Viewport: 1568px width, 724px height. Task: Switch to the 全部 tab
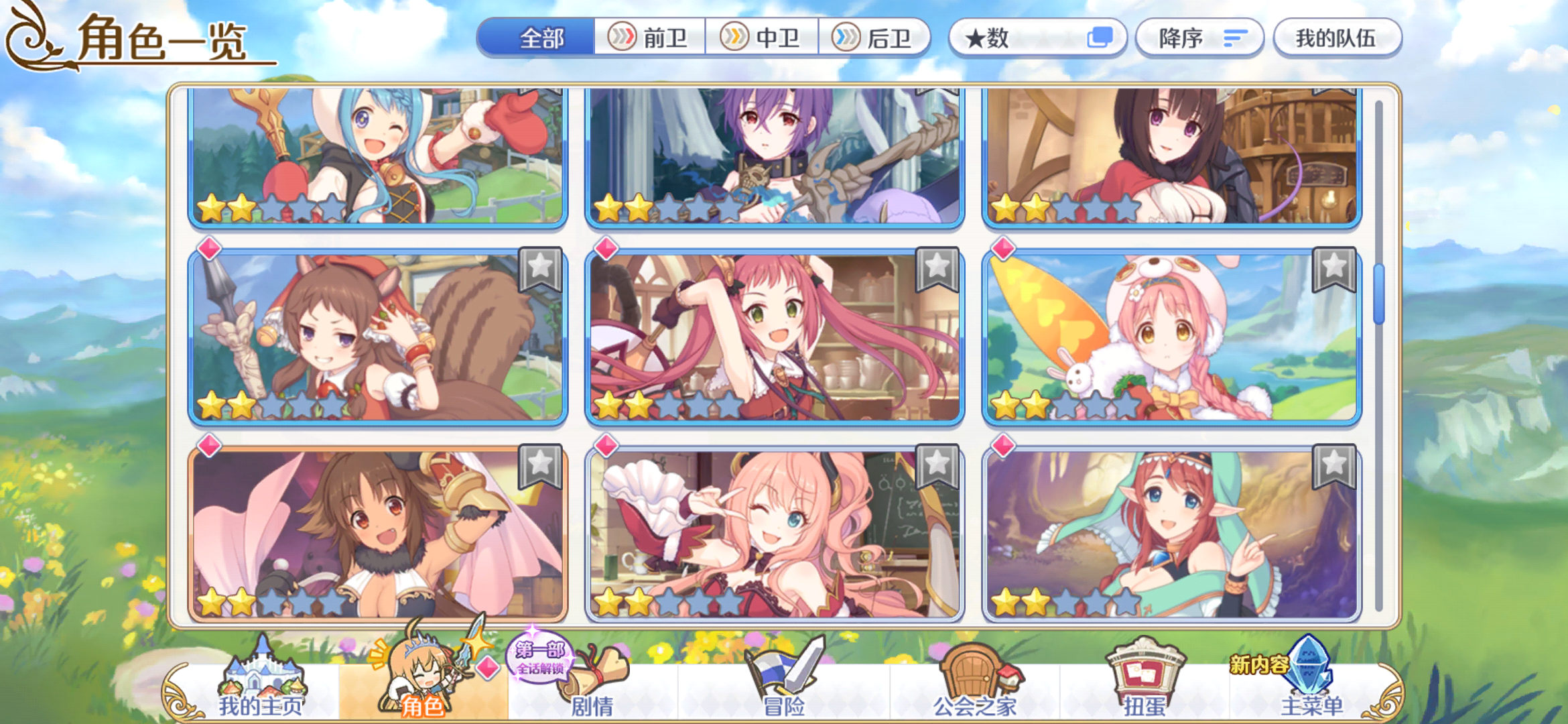(543, 39)
